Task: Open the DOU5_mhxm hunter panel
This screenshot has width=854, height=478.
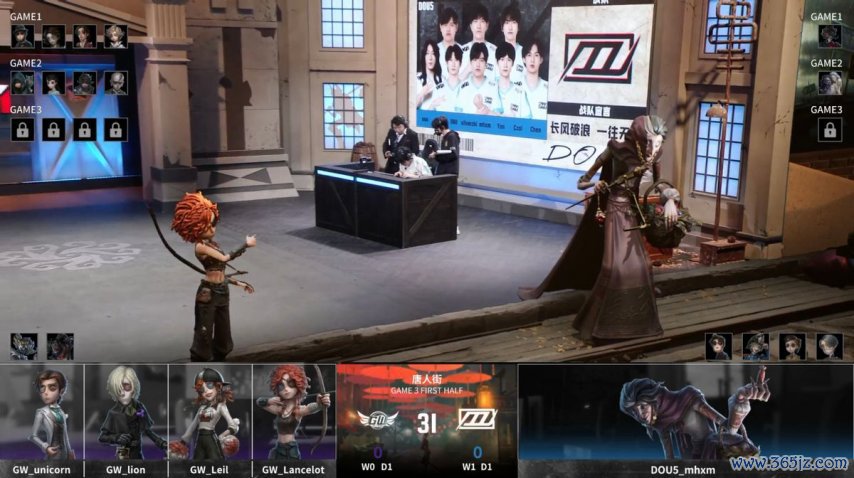Action: pyautogui.click(x=684, y=418)
